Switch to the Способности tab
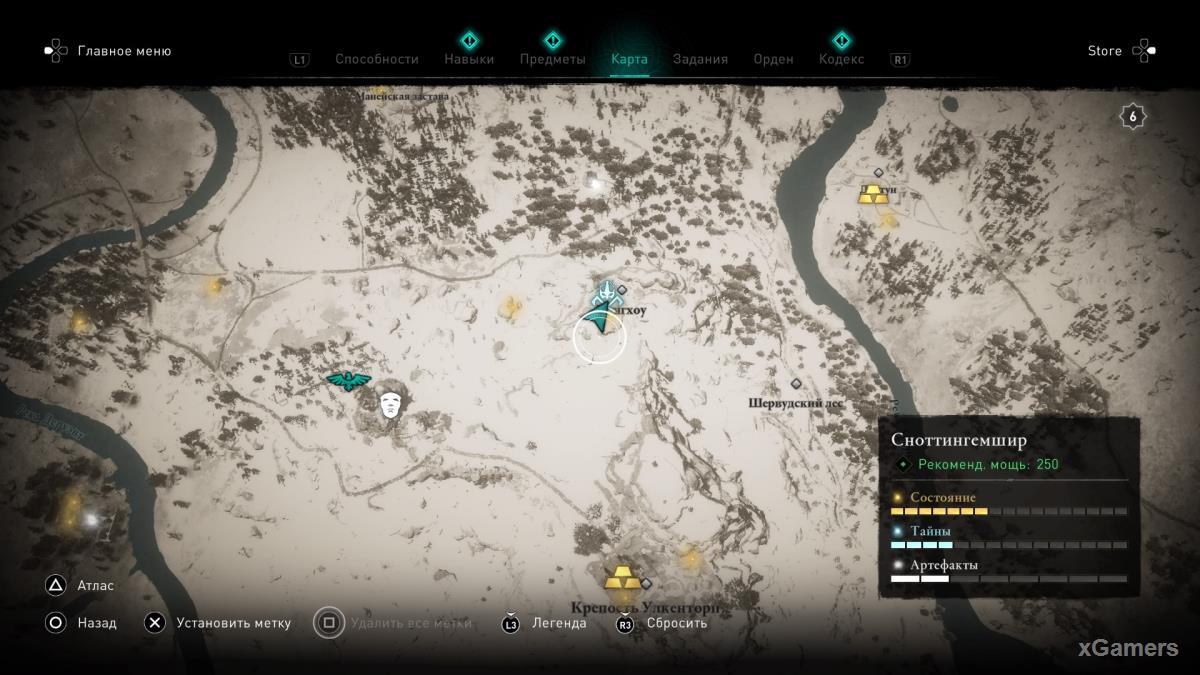1200x675 pixels. pos(376,59)
